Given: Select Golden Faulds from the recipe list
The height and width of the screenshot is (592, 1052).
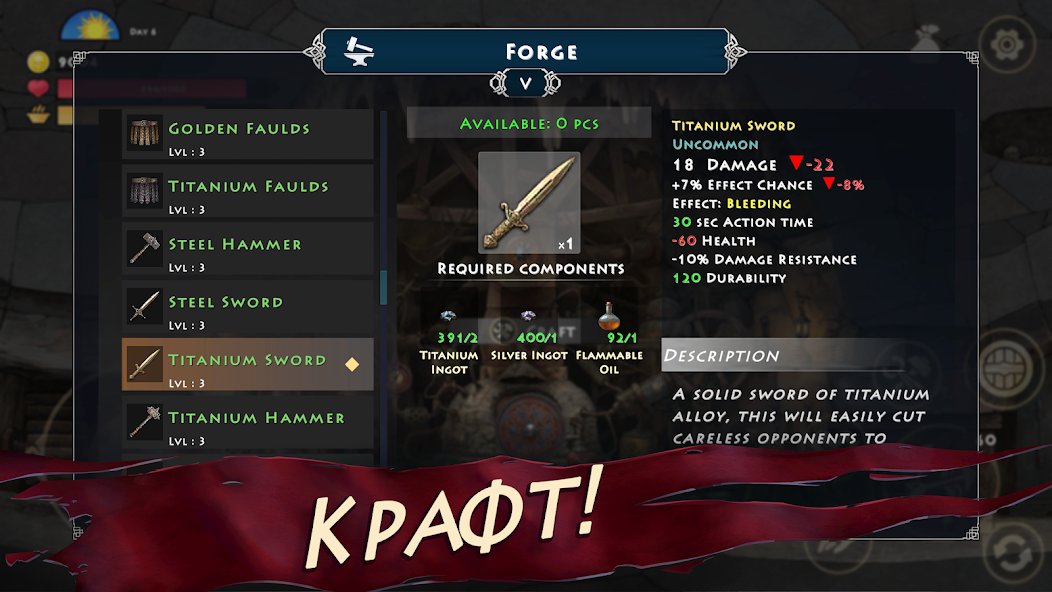Looking at the screenshot, I should tap(247, 135).
